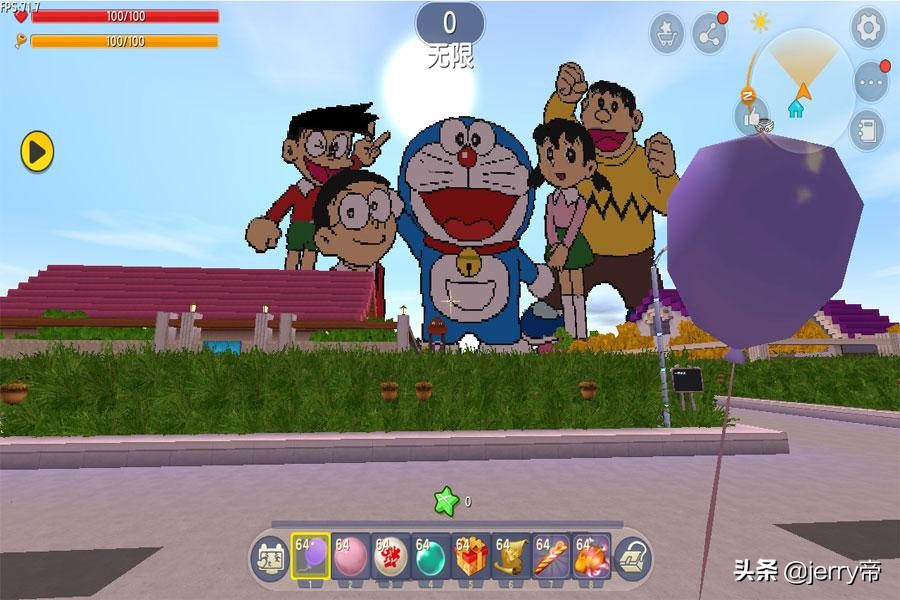Image resolution: width=900 pixels, height=600 pixels.
Task: Select the teal egg hotbar slot
Action: point(430,556)
